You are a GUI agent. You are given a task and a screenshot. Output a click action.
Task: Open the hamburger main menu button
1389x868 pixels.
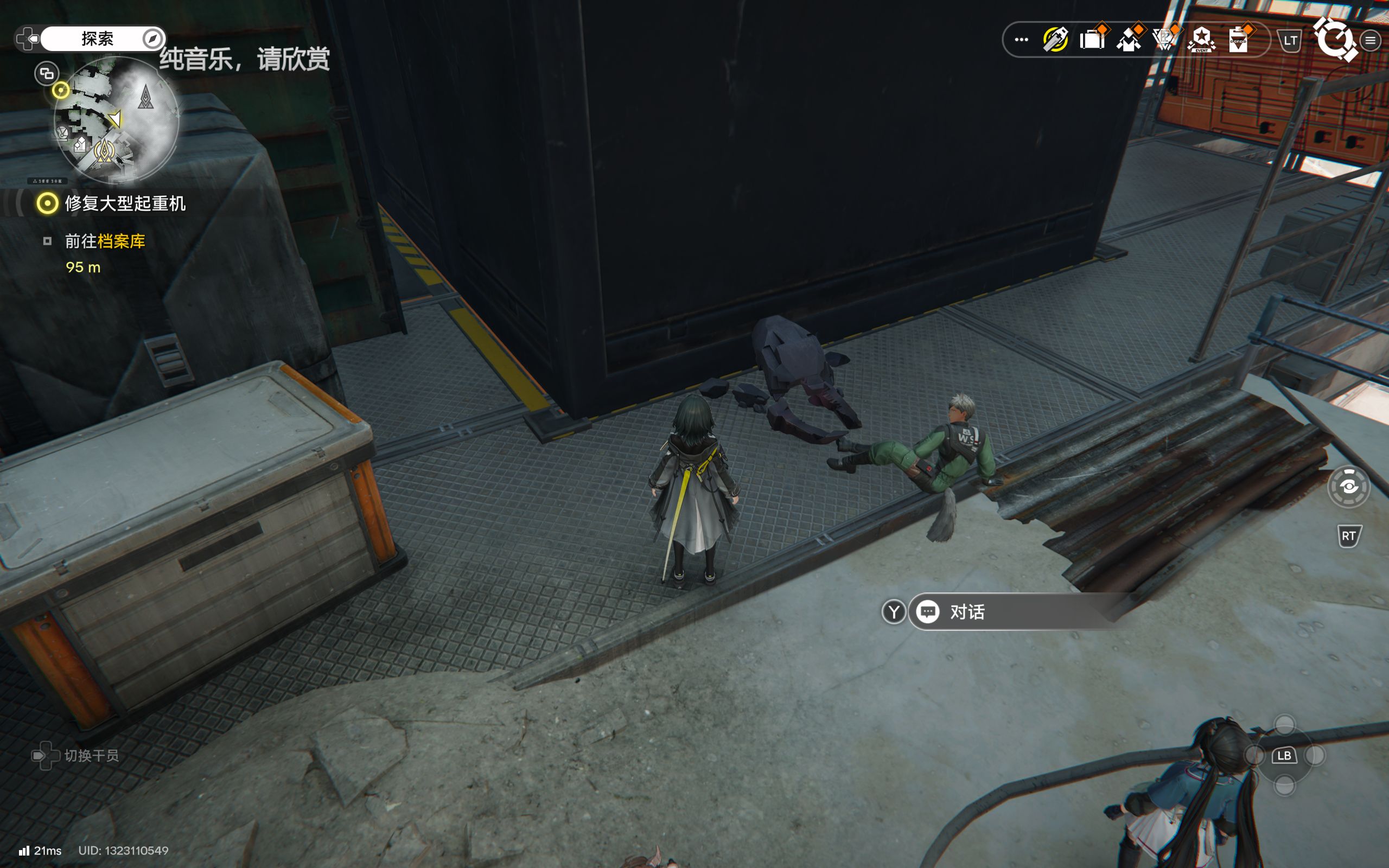tap(1371, 40)
